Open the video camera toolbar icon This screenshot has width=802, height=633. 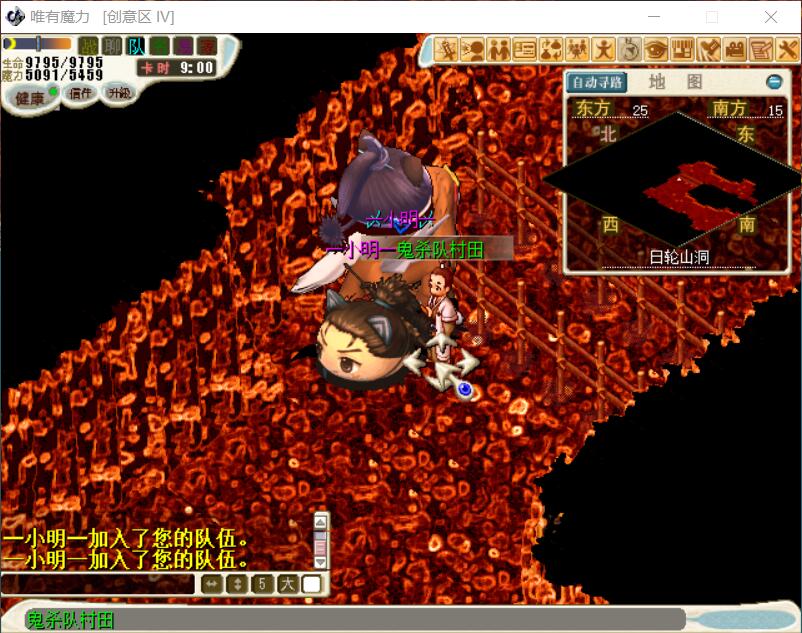[735, 49]
